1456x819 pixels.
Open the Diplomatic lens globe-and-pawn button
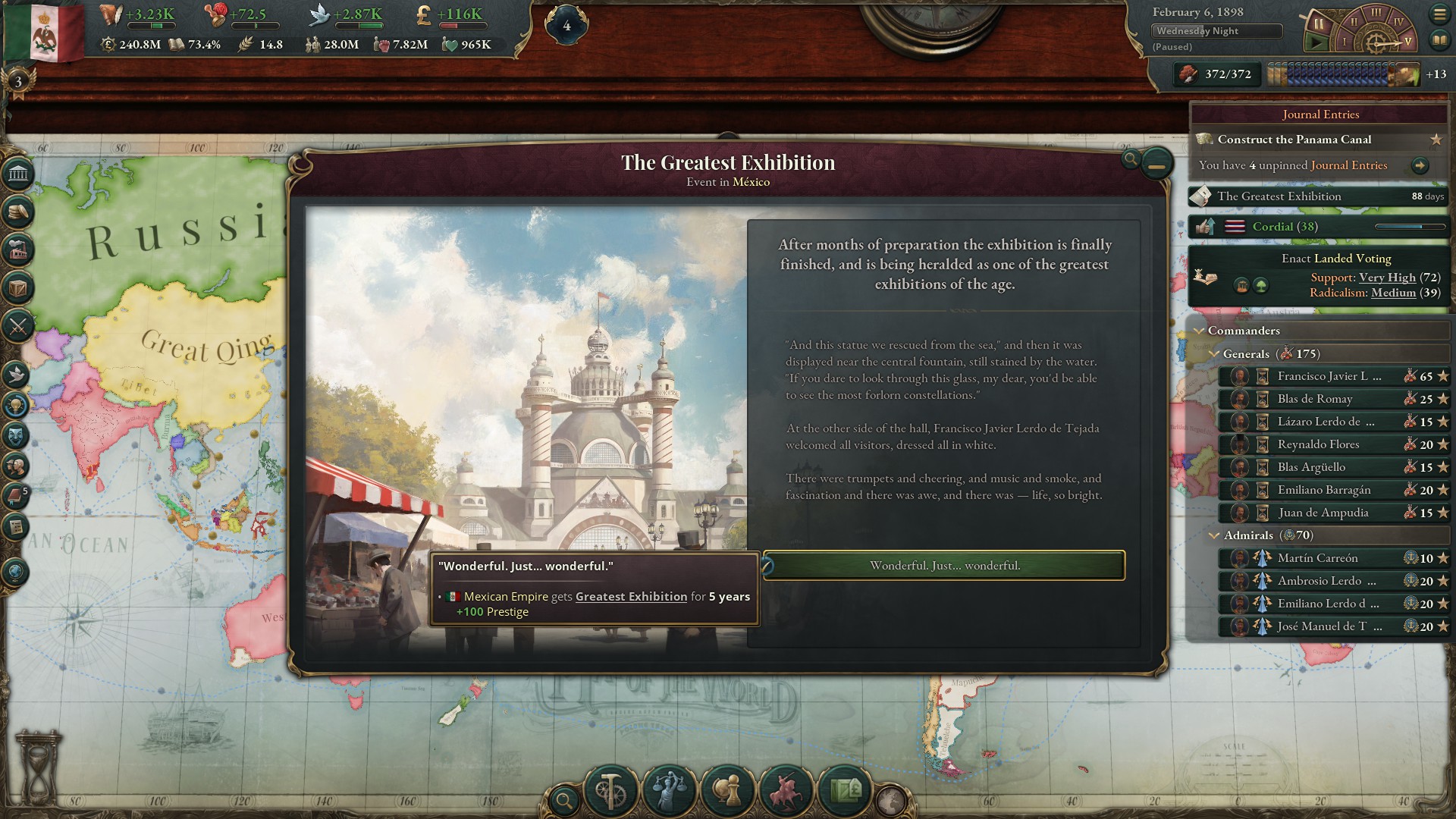tap(728, 791)
